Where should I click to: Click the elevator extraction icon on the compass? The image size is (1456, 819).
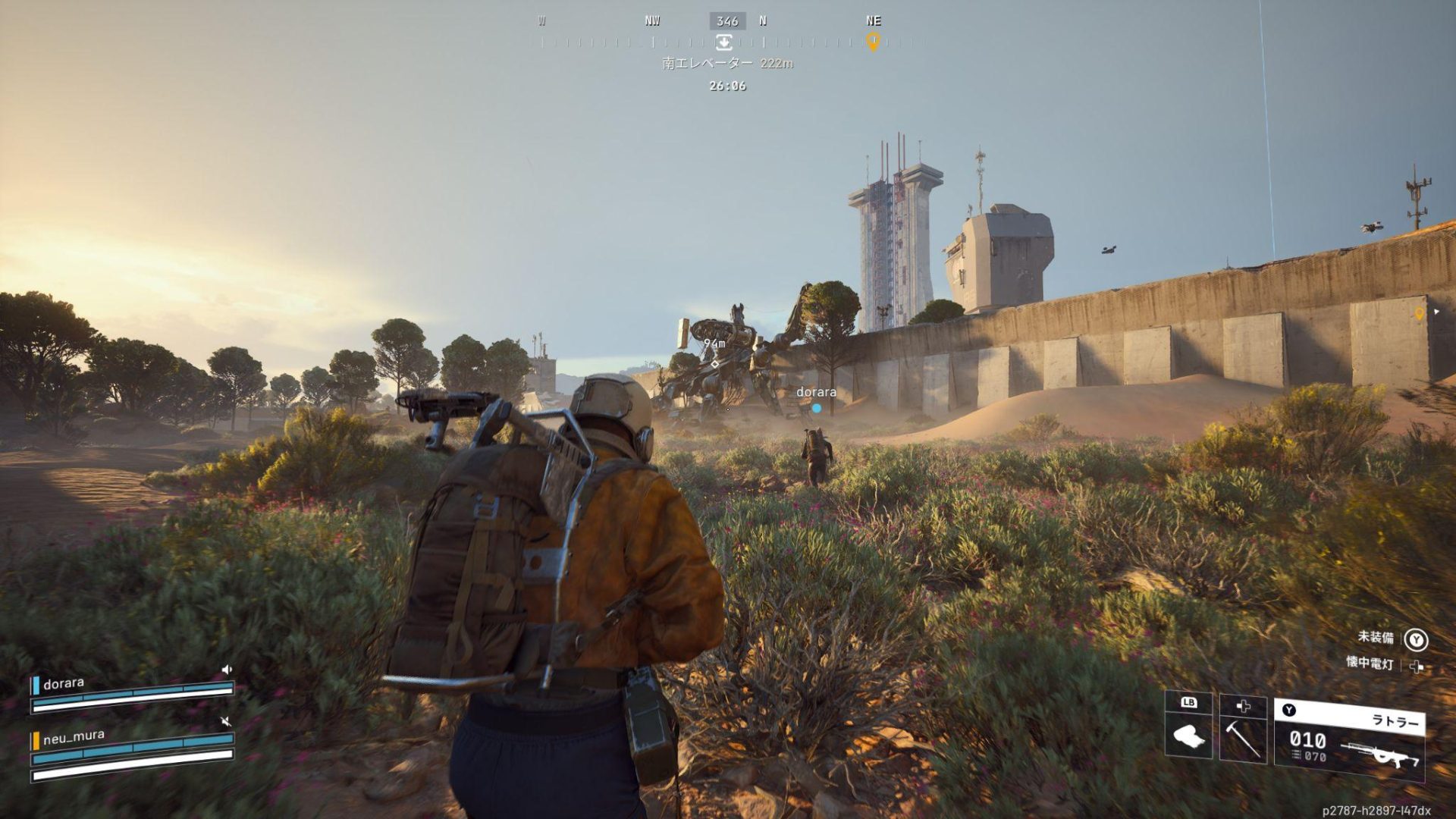724,42
